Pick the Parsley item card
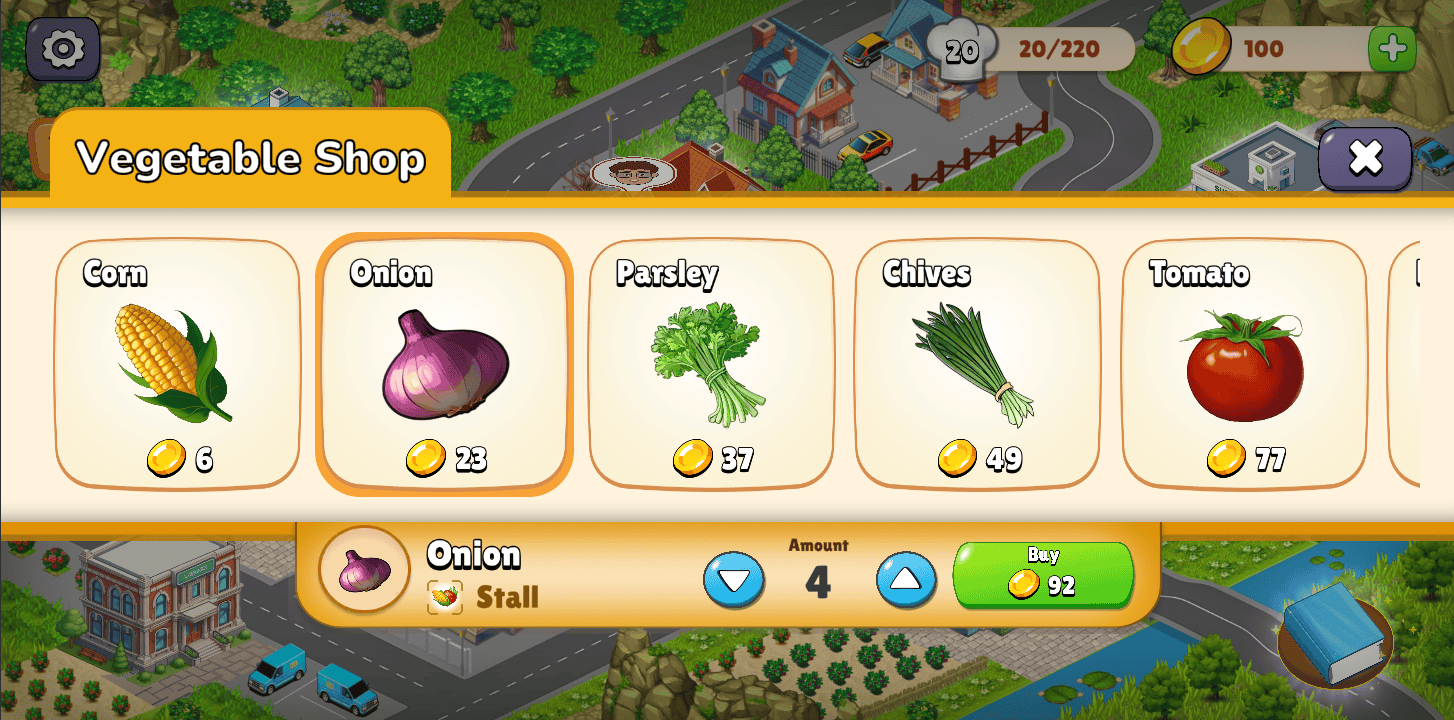This screenshot has height=720, width=1454. coord(711,364)
